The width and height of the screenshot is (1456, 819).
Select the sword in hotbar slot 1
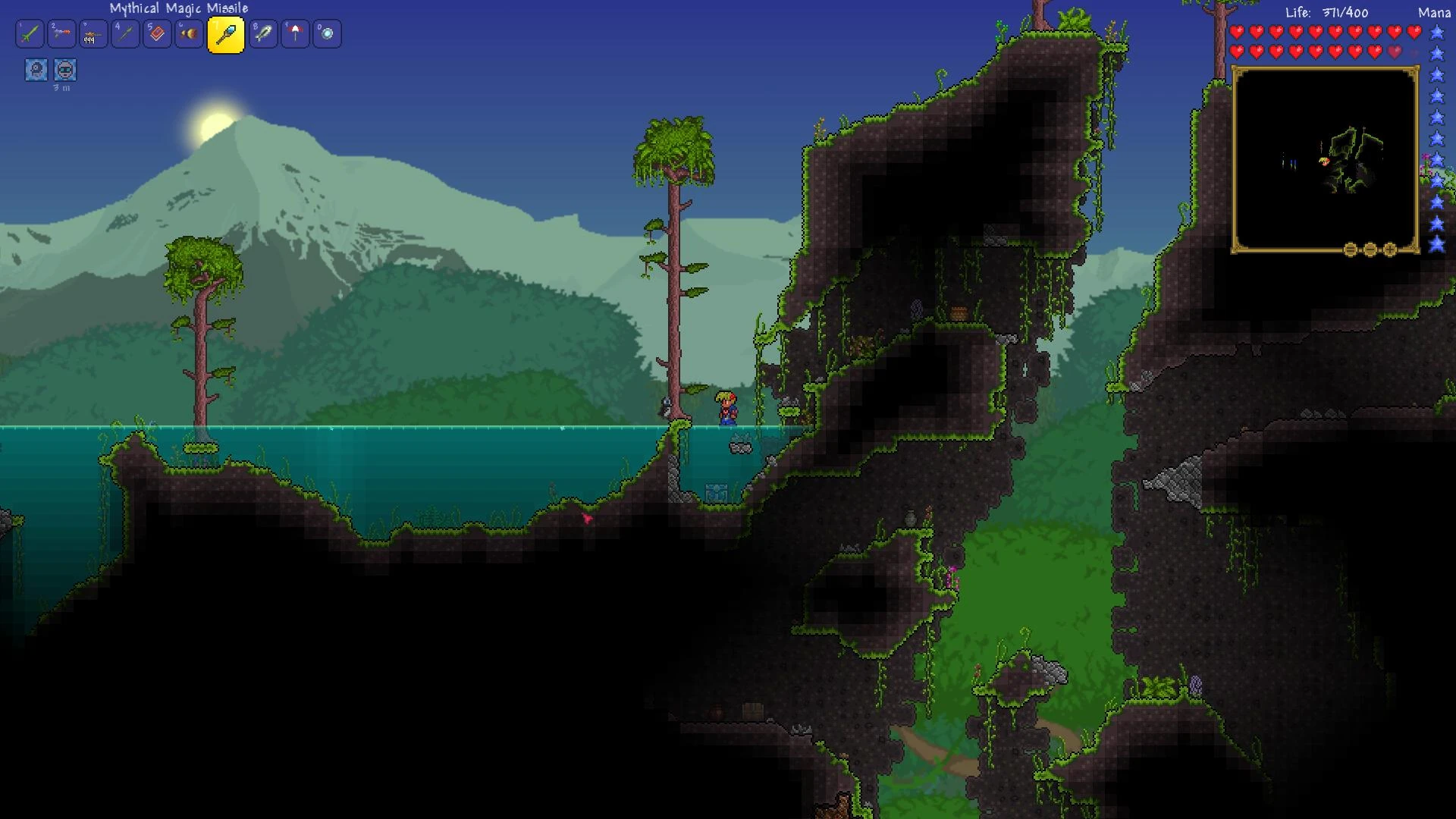(x=30, y=33)
